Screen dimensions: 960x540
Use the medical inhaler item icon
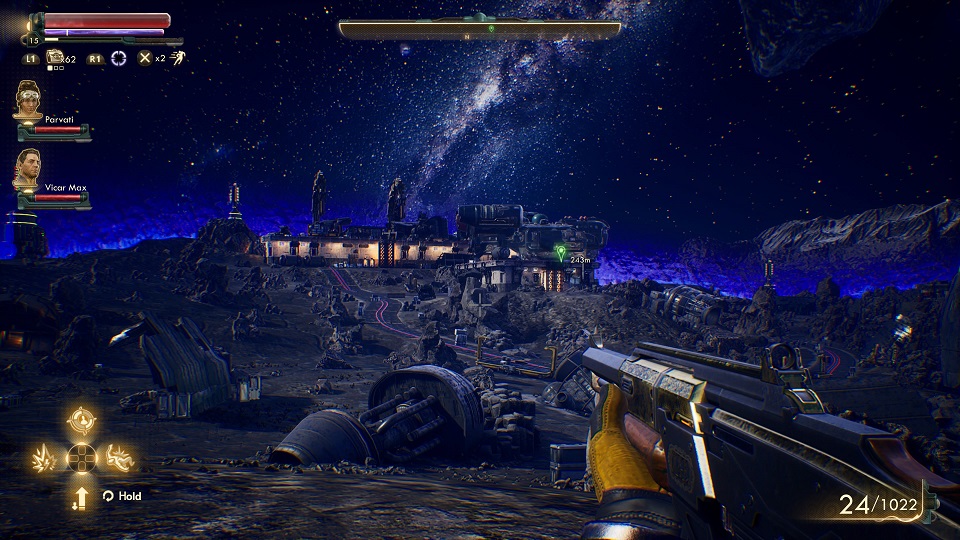pyautogui.click(x=55, y=58)
